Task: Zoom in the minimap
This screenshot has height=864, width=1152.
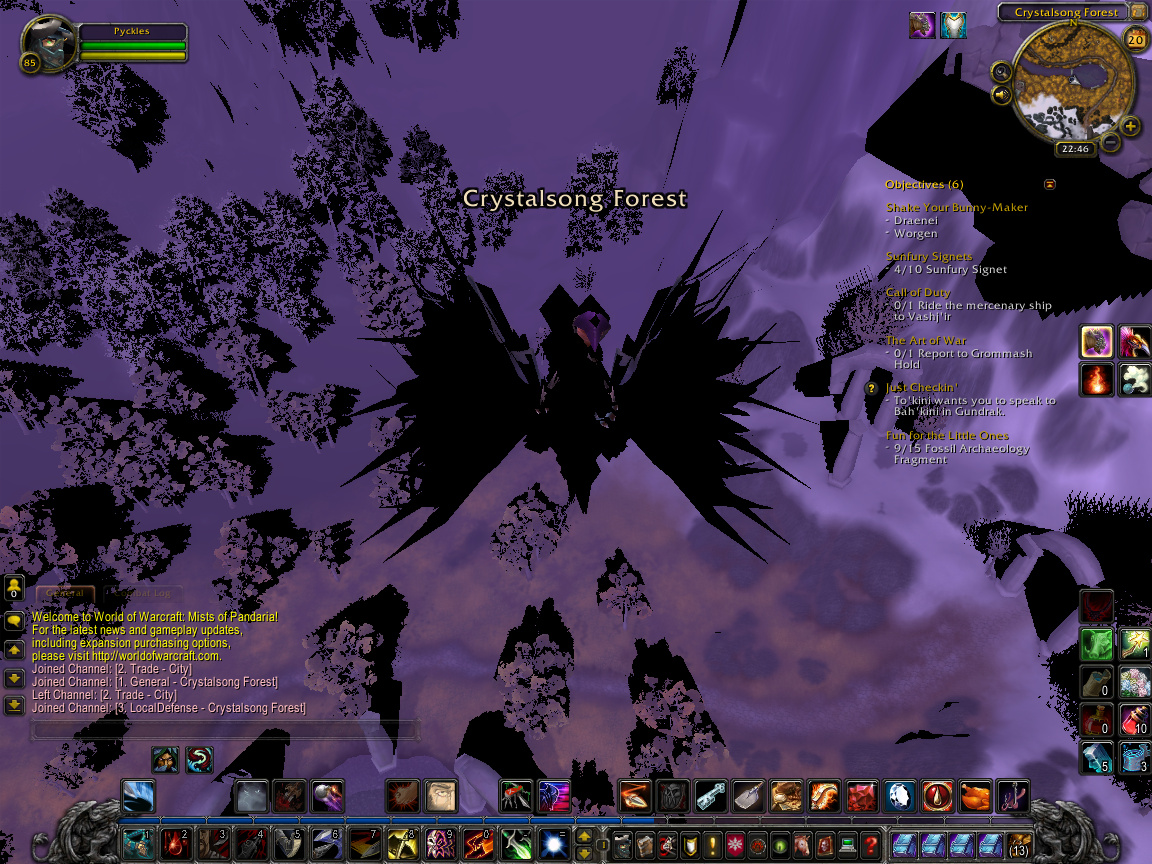Action: click(1130, 126)
